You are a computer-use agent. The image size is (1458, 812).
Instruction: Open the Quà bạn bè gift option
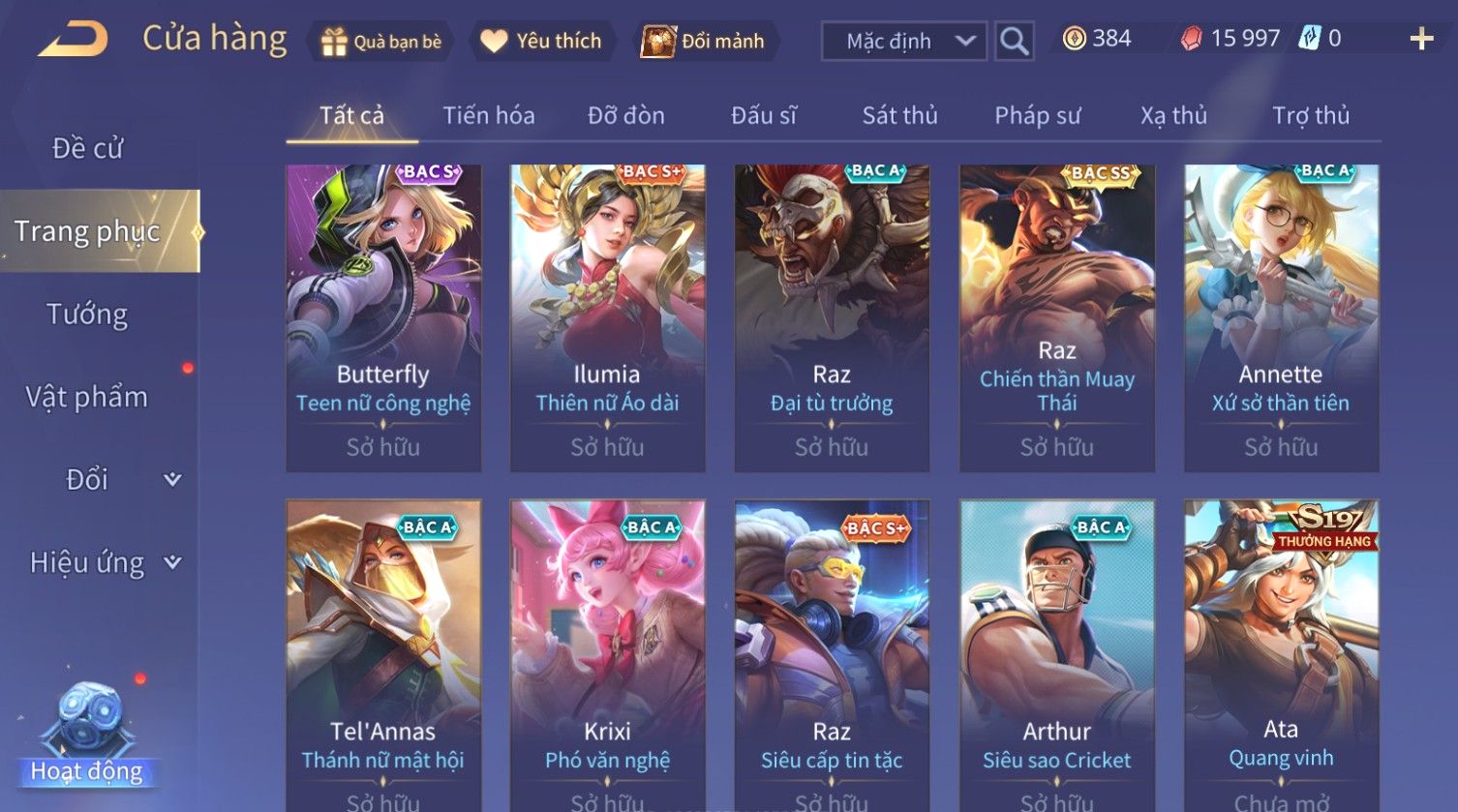381,42
